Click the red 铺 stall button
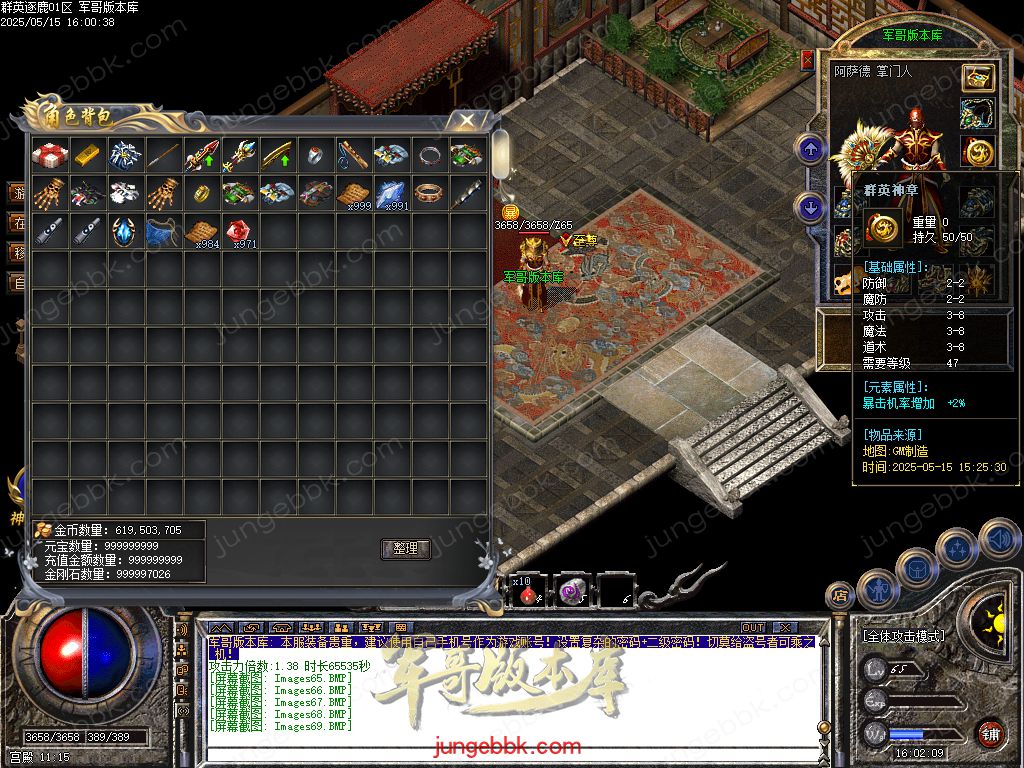Image resolution: width=1024 pixels, height=768 pixels. click(x=990, y=733)
